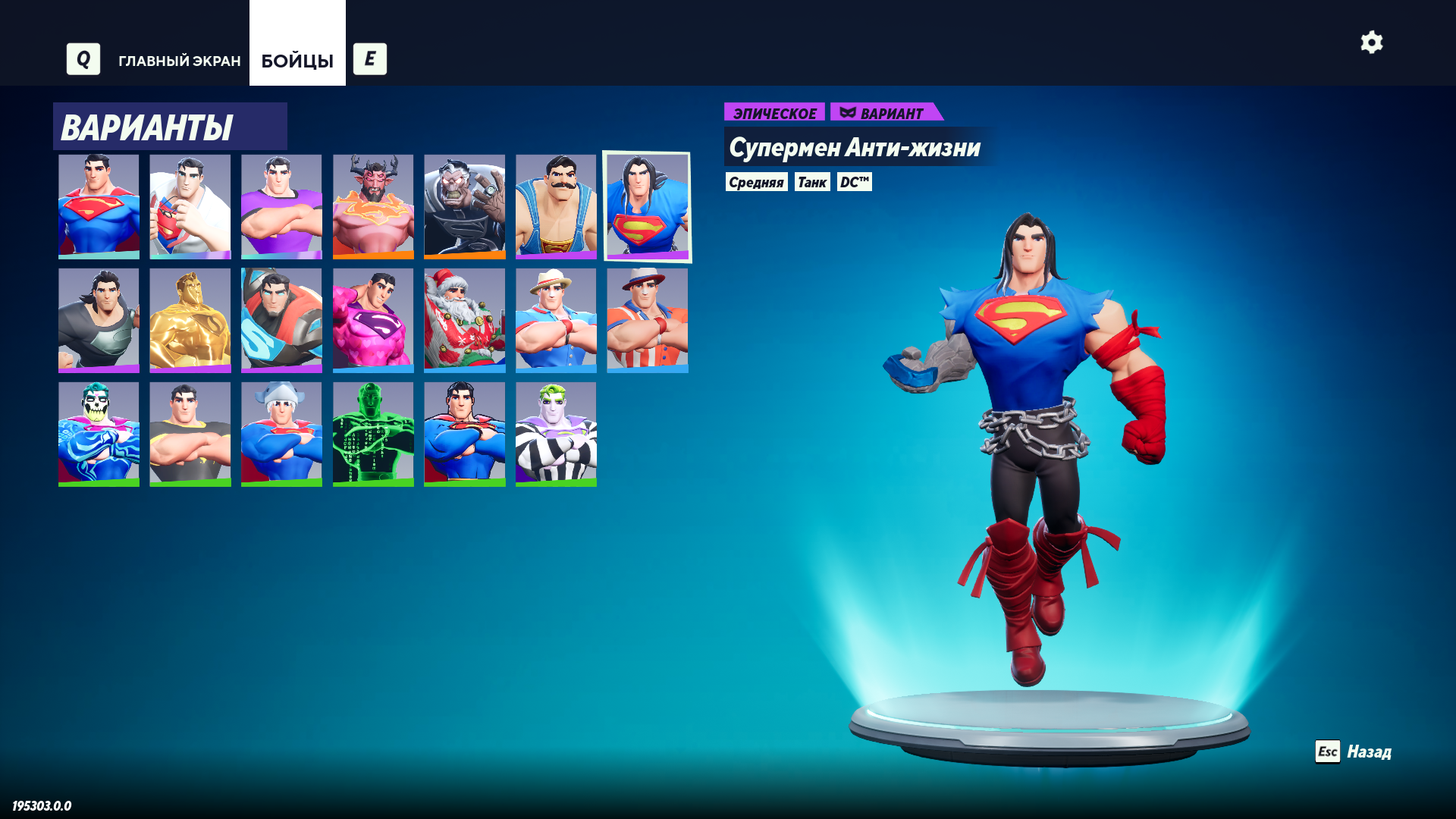1456x819 pixels.
Task: Select the shark hat Superman variant
Action: pyautogui.click(x=281, y=434)
